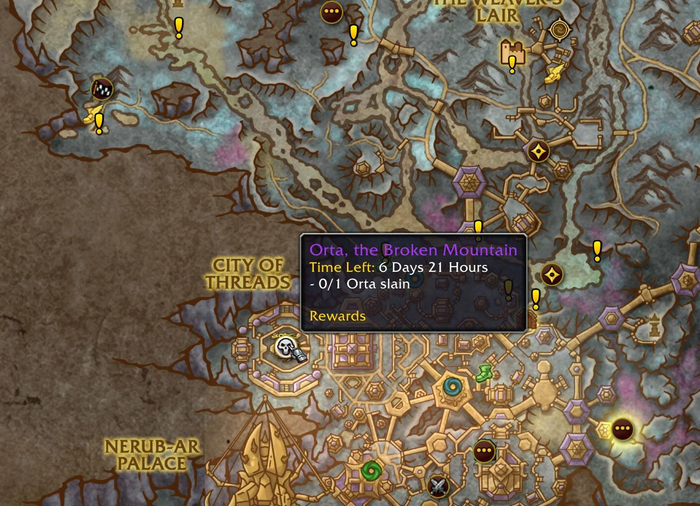This screenshot has width=700, height=506.
Task: Open the crossed swords map marker
Action: 438,487
